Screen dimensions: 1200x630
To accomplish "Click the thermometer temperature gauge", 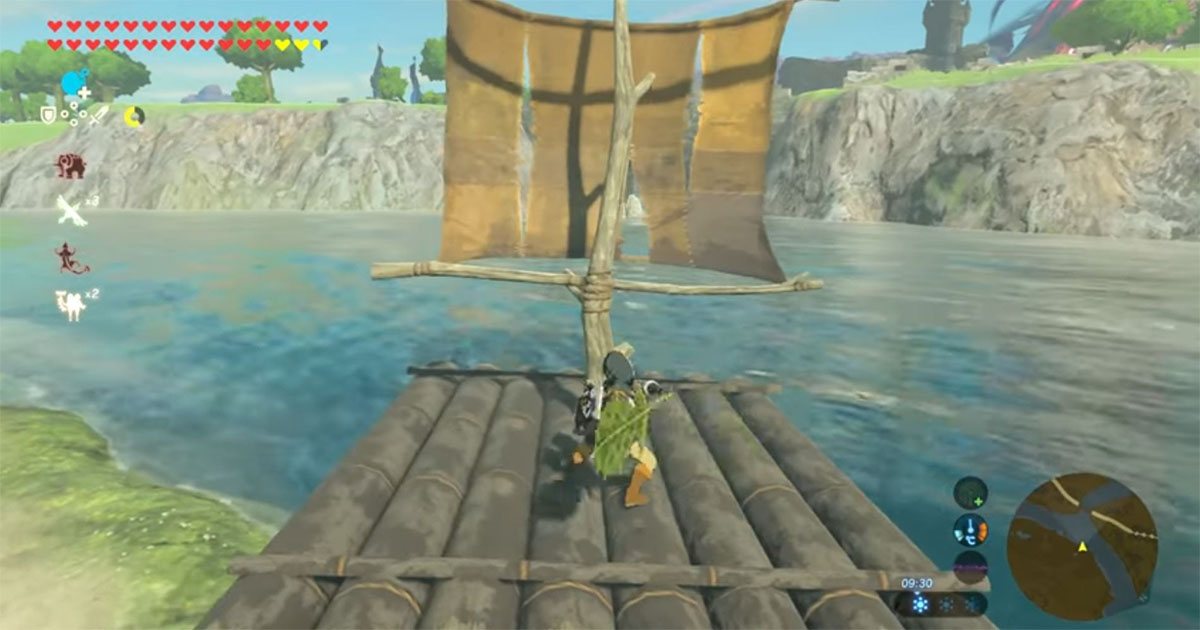I will [x=970, y=529].
